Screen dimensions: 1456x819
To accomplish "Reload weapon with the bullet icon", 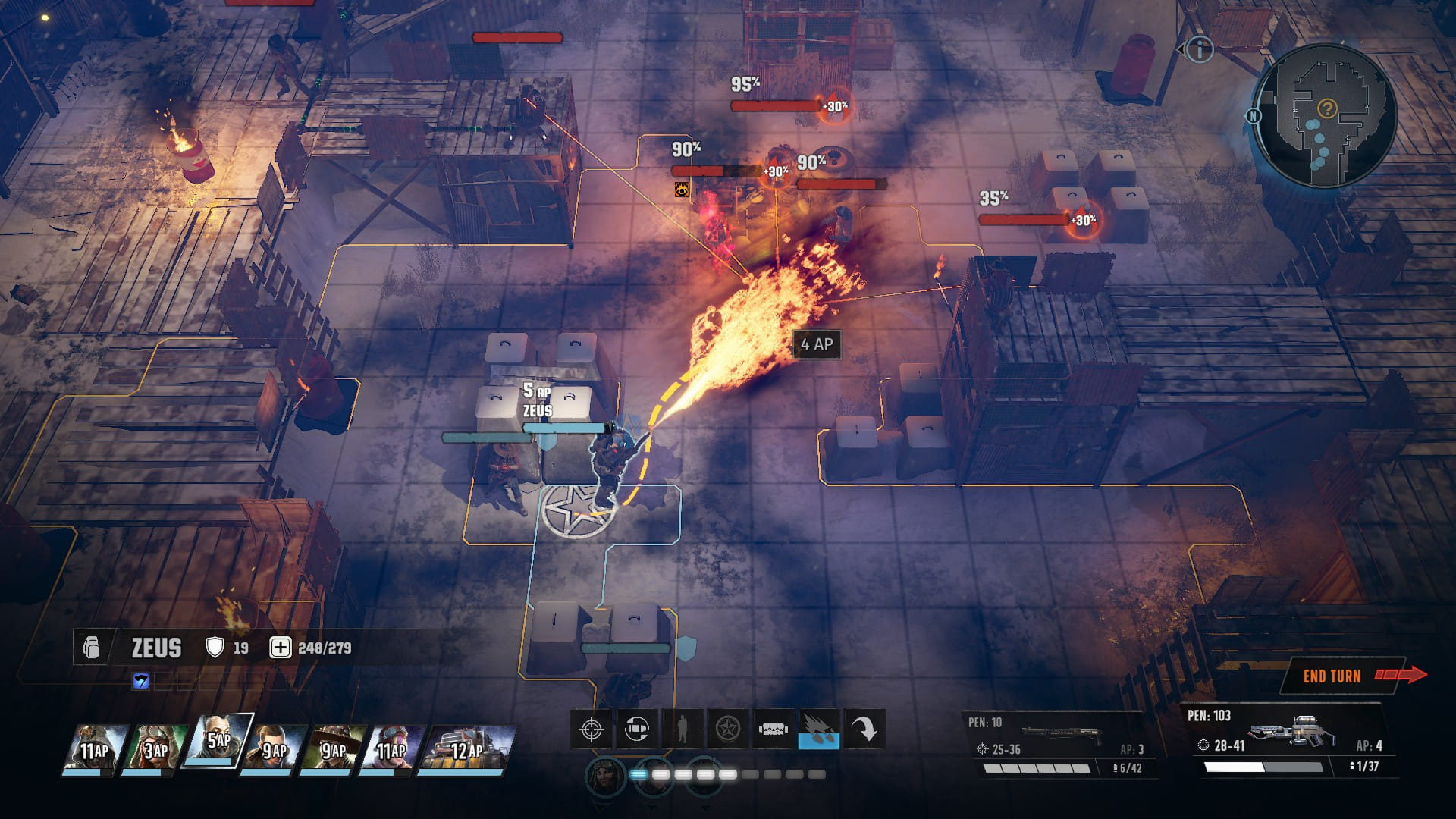I will pyautogui.click(x=637, y=730).
